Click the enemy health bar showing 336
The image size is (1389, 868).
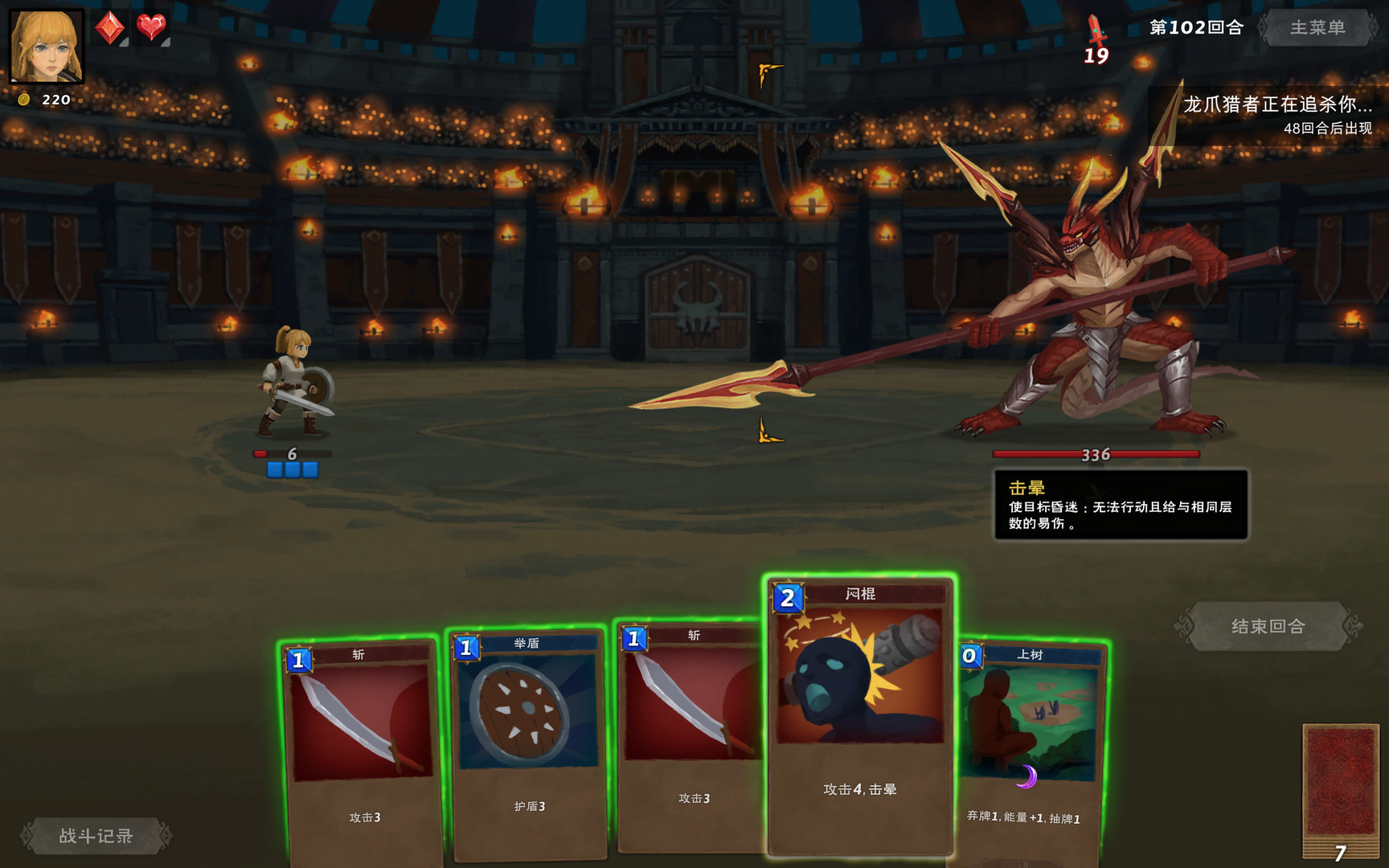tap(1098, 454)
